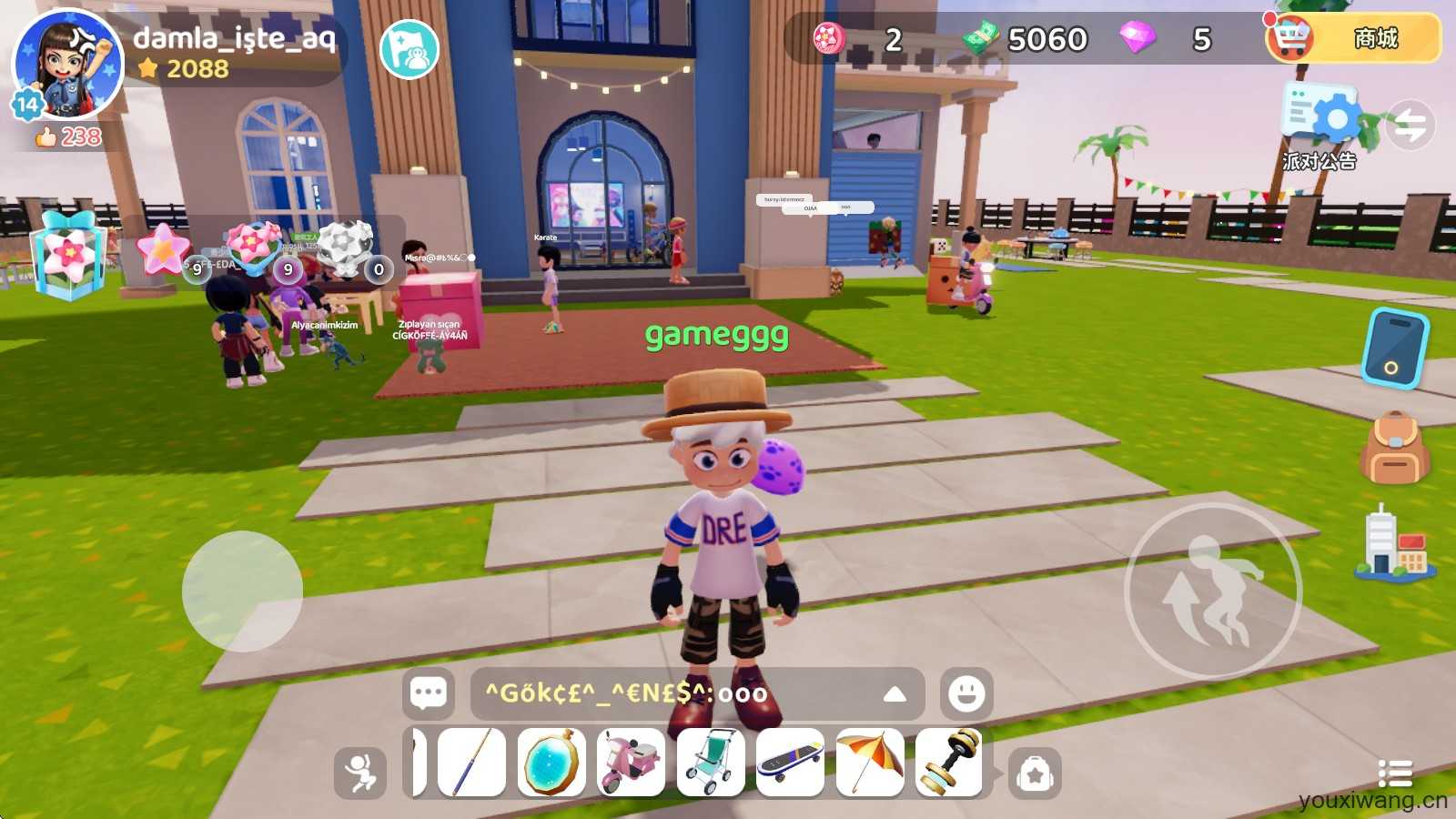Tap the jump action button
Image resolution: width=1456 pixels, height=819 pixels.
1212,590
